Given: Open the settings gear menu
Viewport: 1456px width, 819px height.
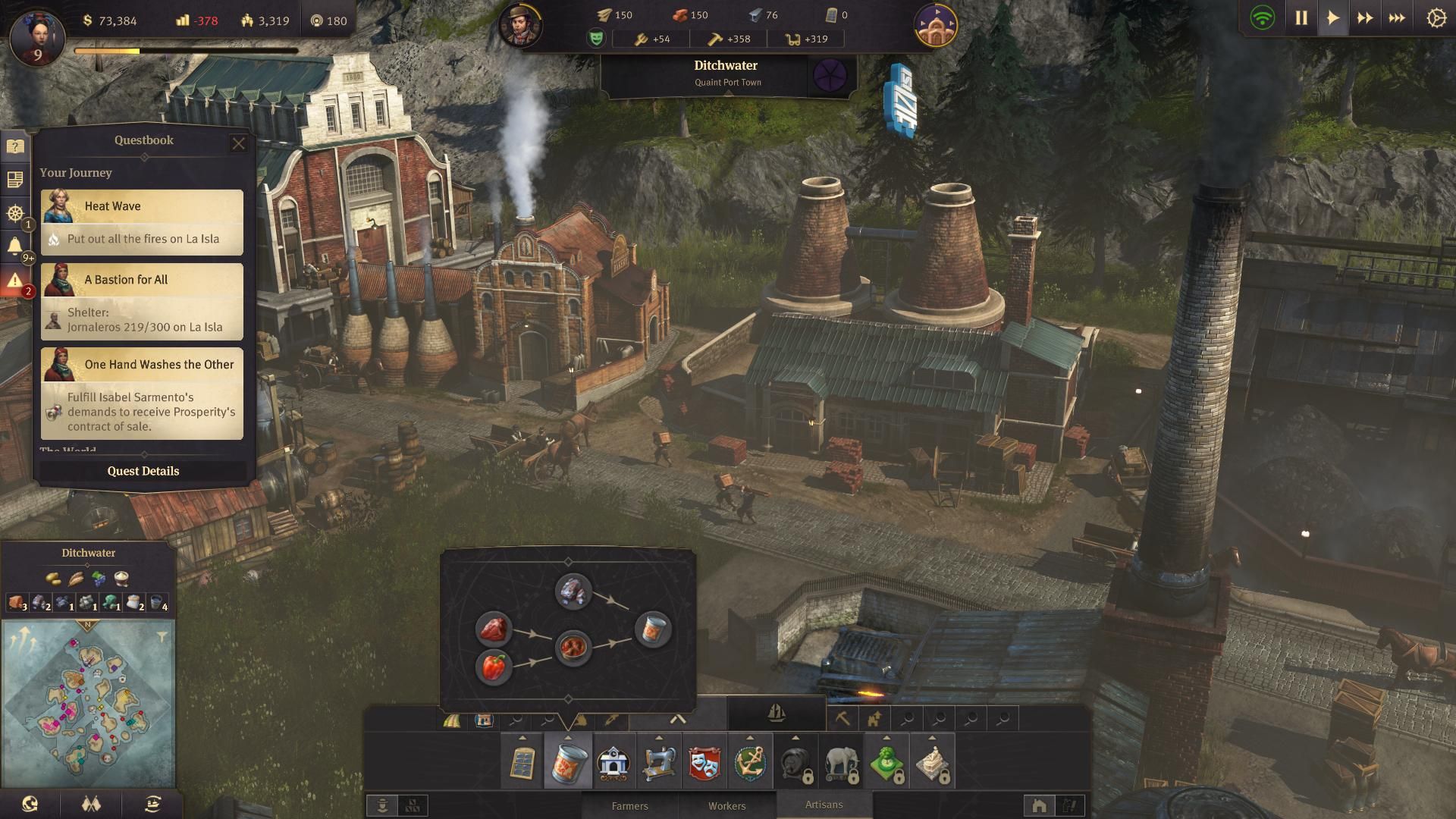Looking at the screenshot, I should pyautogui.click(x=1436, y=18).
